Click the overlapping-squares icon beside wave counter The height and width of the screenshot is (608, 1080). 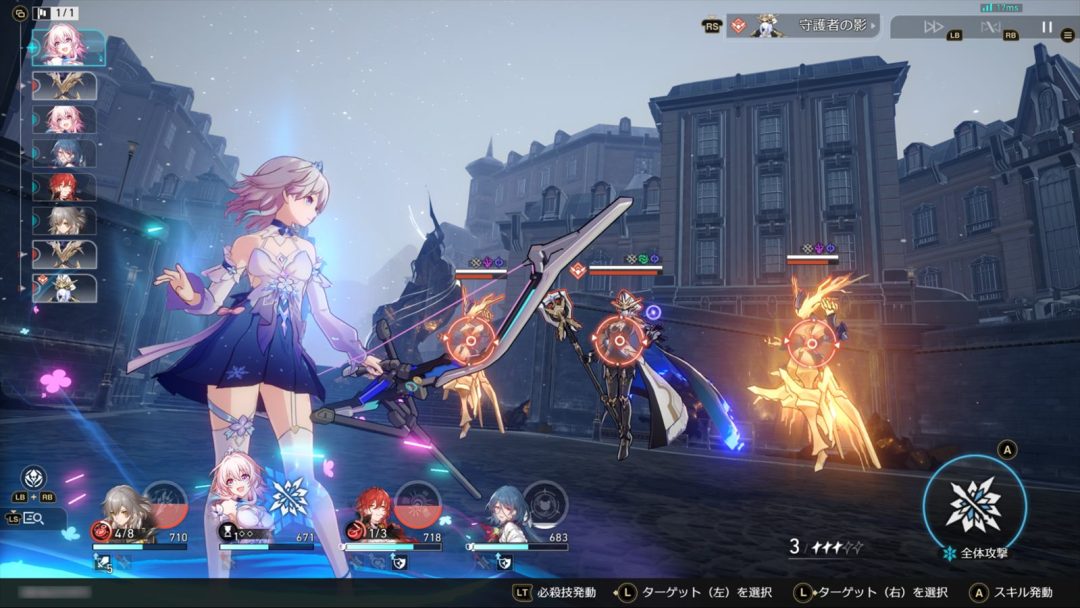(x=19, y=14)
